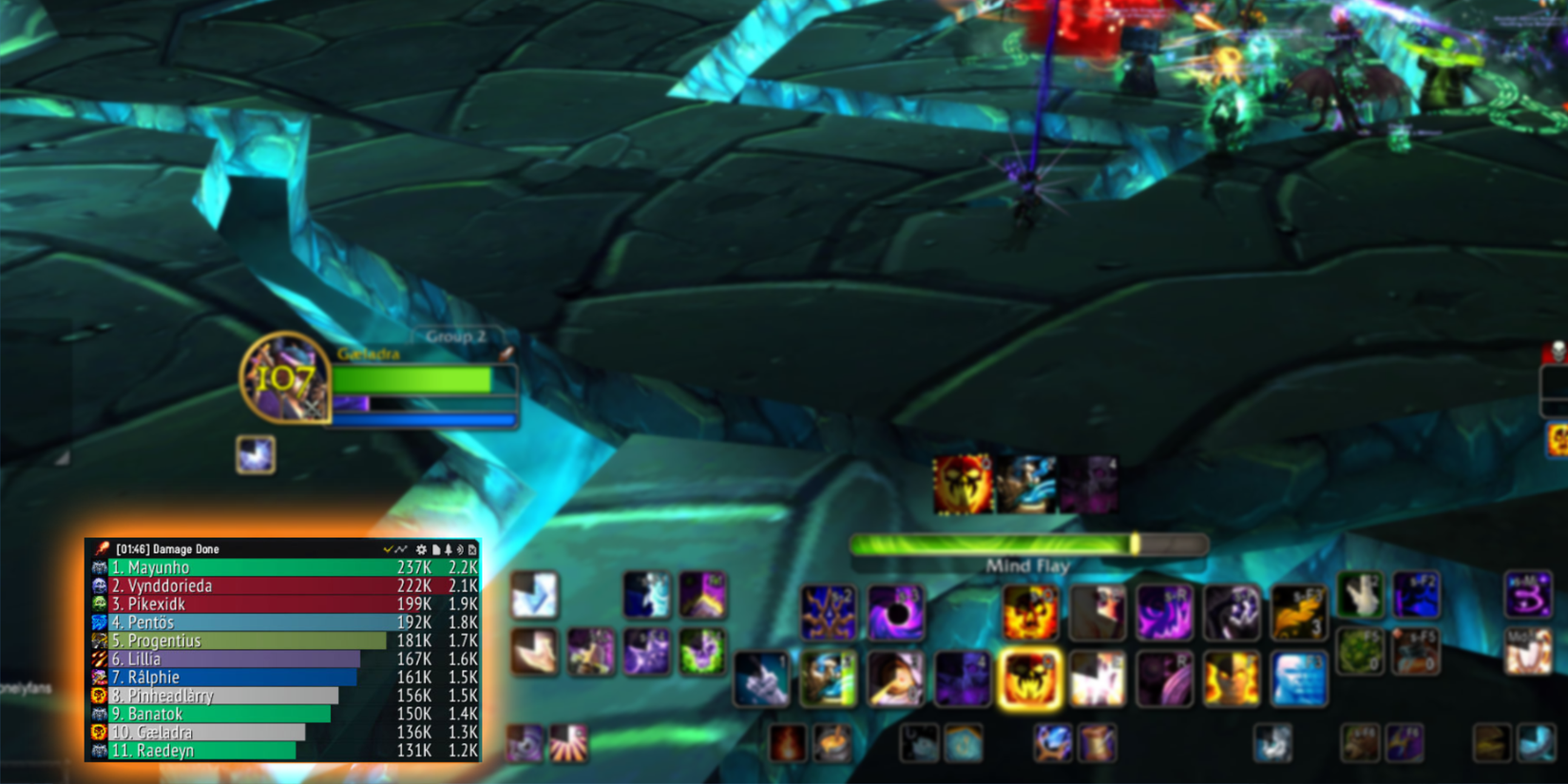This screenshot has width=1568, height=784.
Task: Toggle the yellow checkmark on the damage meter header
Action: tap(388, 548)
